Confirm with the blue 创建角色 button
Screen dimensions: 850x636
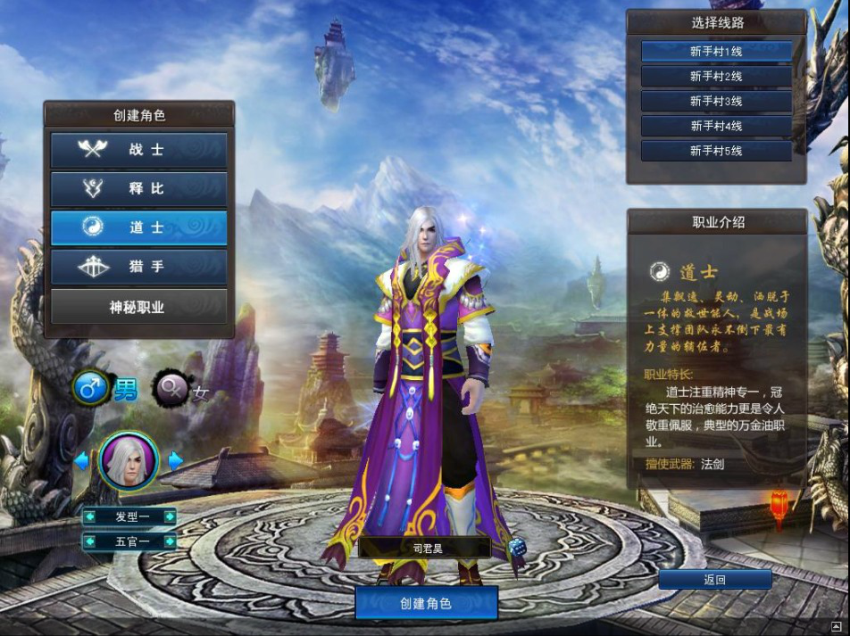coord(426,603)
